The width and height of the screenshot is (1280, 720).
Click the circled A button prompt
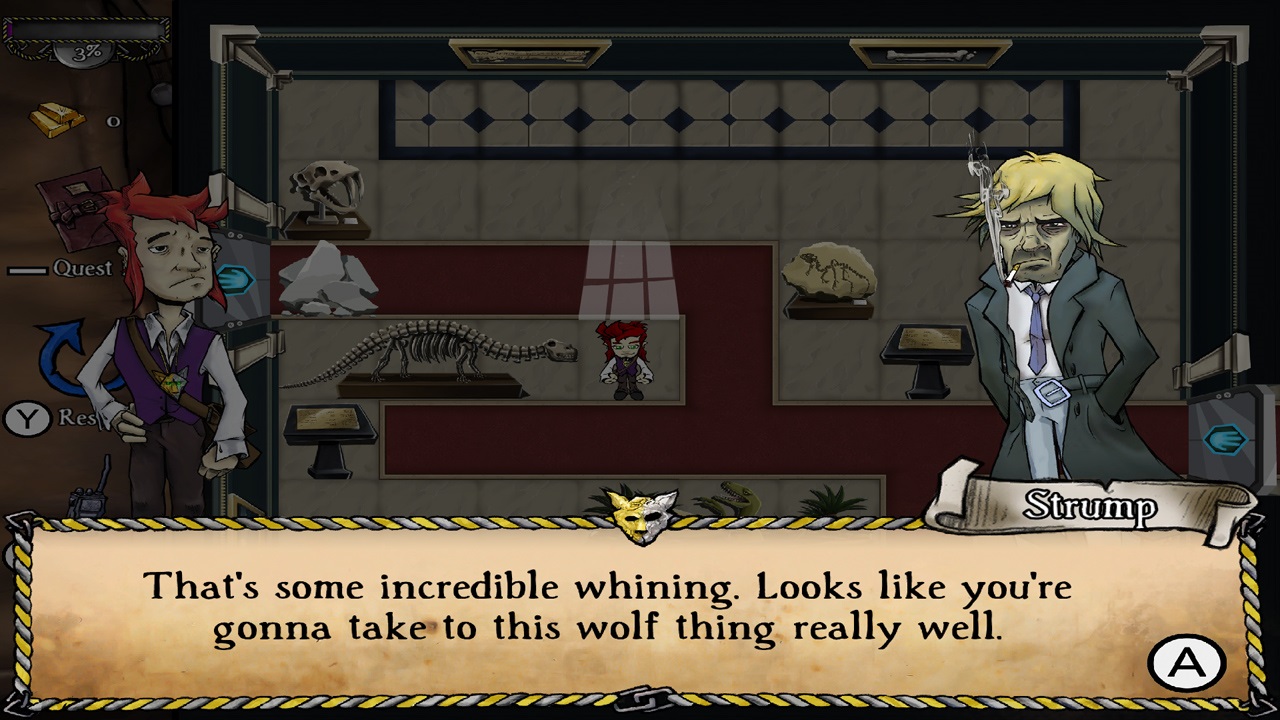pyautogui.click(x=1188, y=662)
